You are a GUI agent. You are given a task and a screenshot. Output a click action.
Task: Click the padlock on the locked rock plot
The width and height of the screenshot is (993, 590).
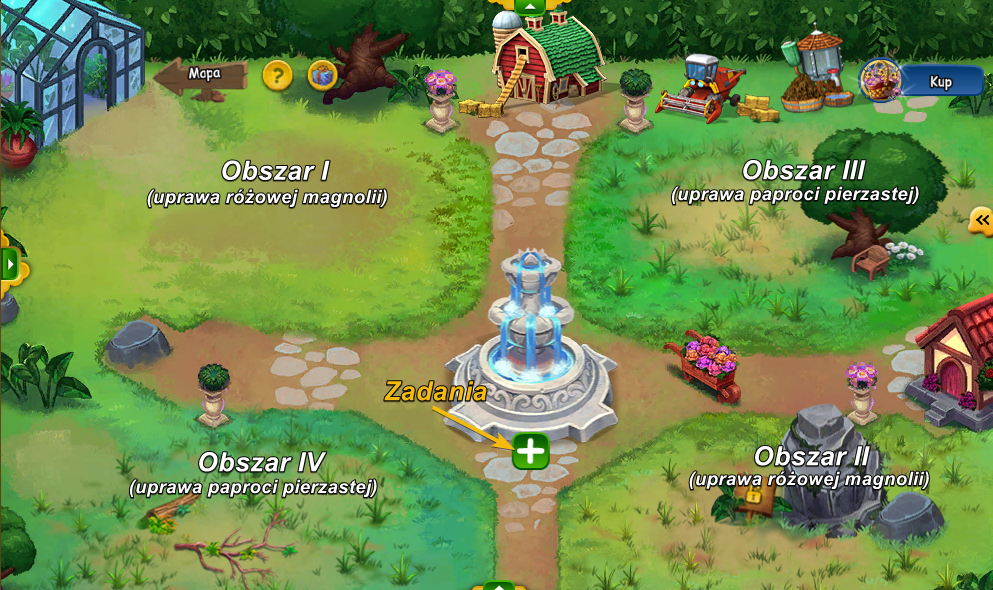tap(752, 498)
